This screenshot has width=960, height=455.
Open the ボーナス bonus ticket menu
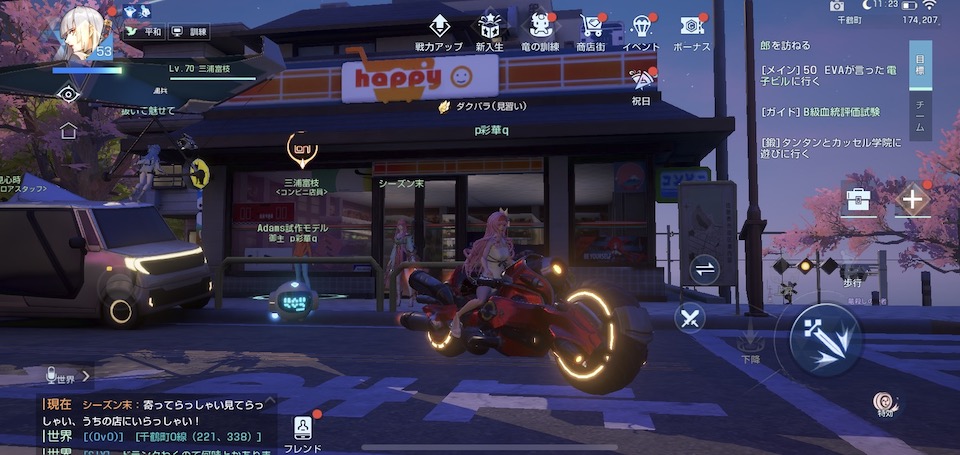click(x=691, y=31)
